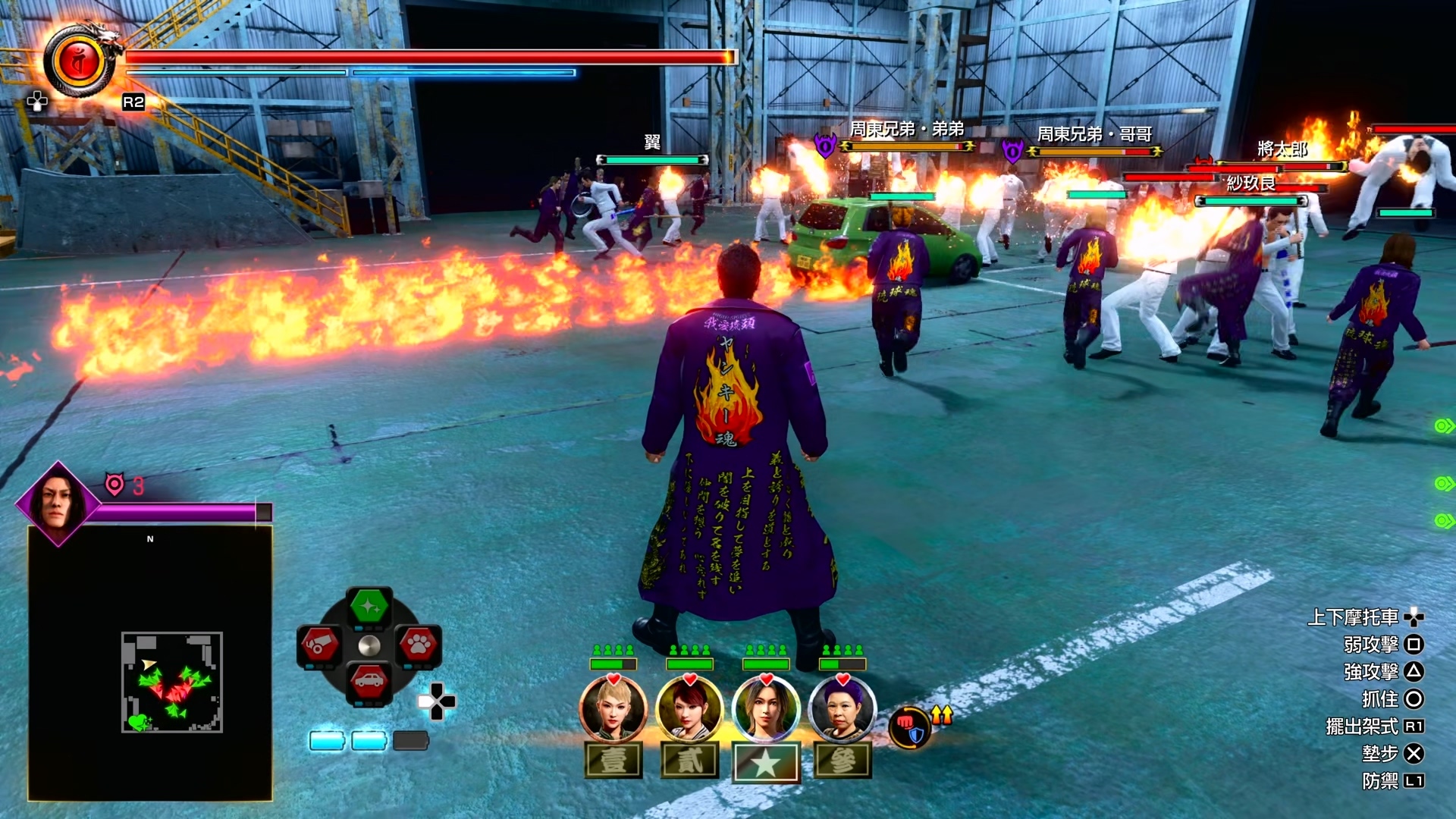Trigger the red paw print skill
This screenshot has width=1456, height=819.
[418, 645]
